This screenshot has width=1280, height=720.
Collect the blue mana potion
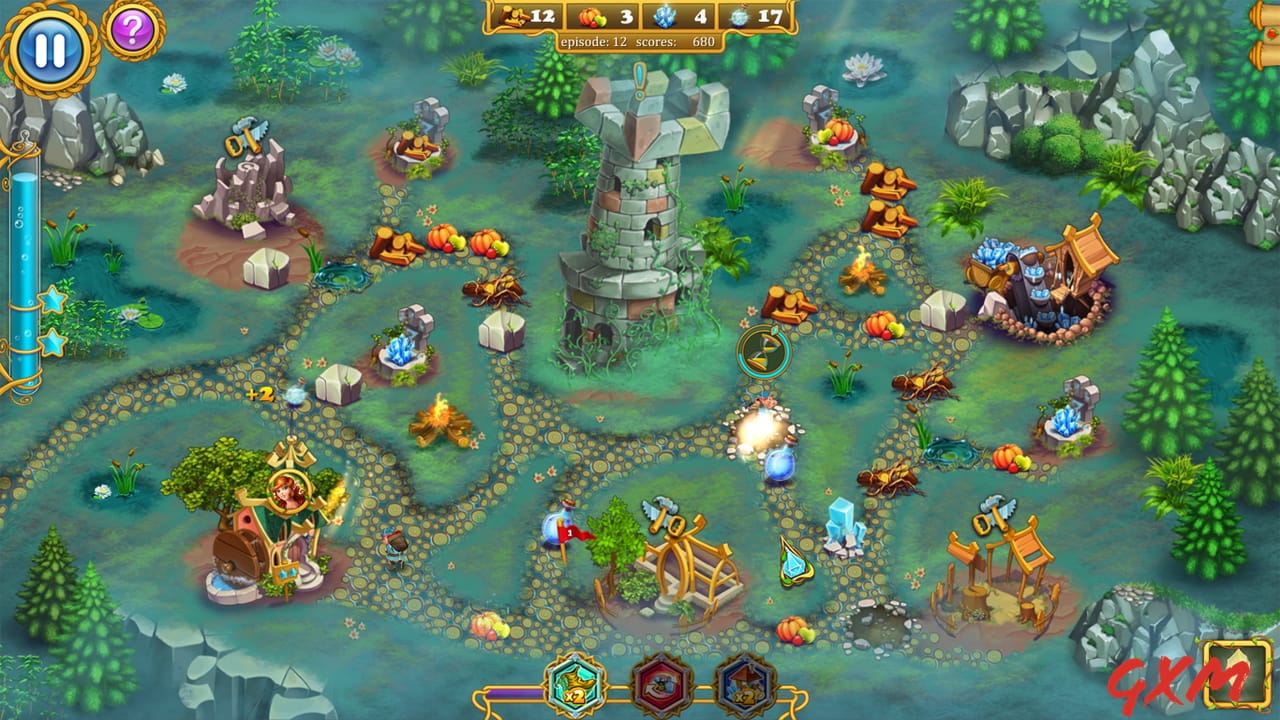pyautogui.click(x=778, y=465)
